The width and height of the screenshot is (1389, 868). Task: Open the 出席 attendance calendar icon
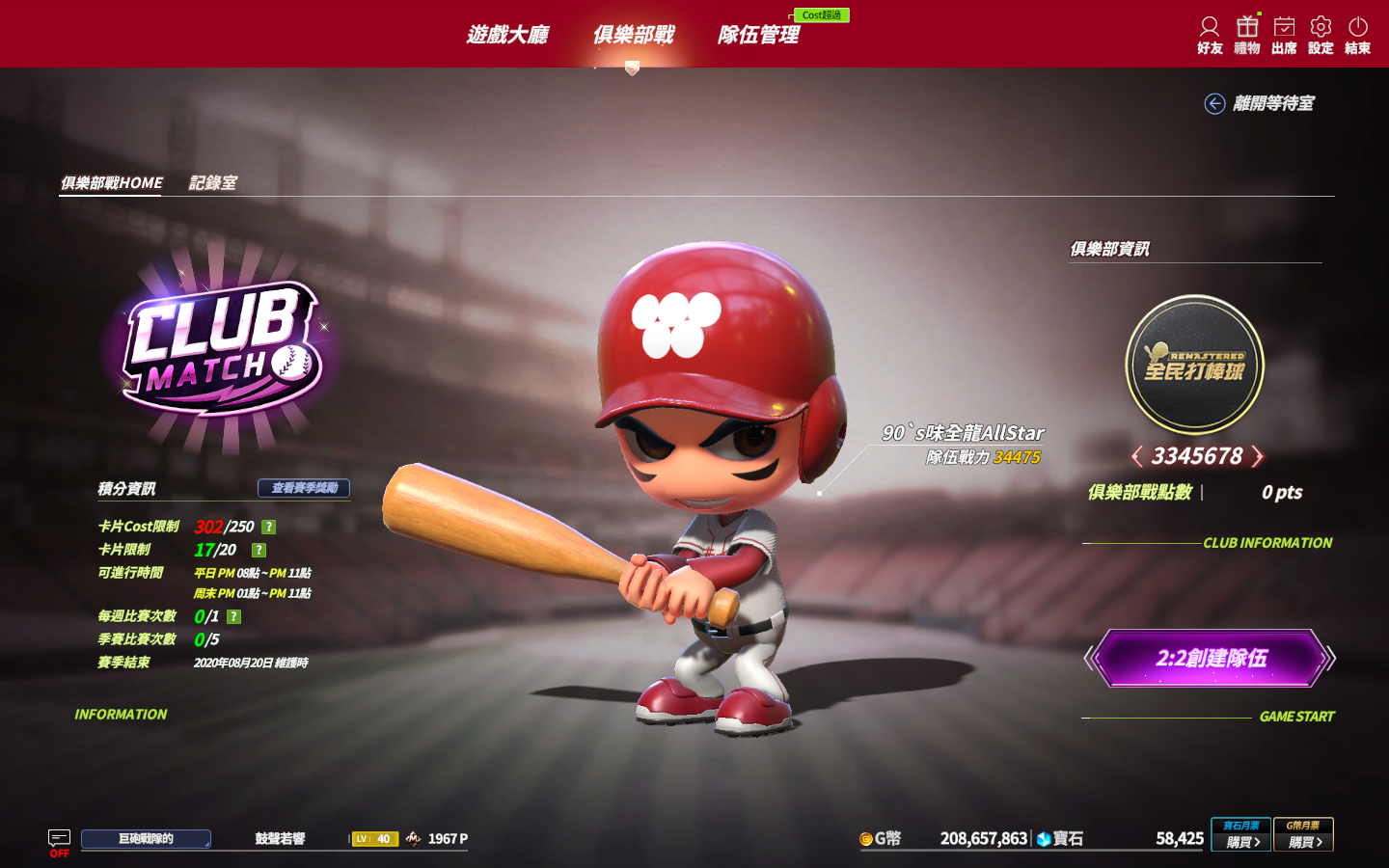coord(1284,35)
